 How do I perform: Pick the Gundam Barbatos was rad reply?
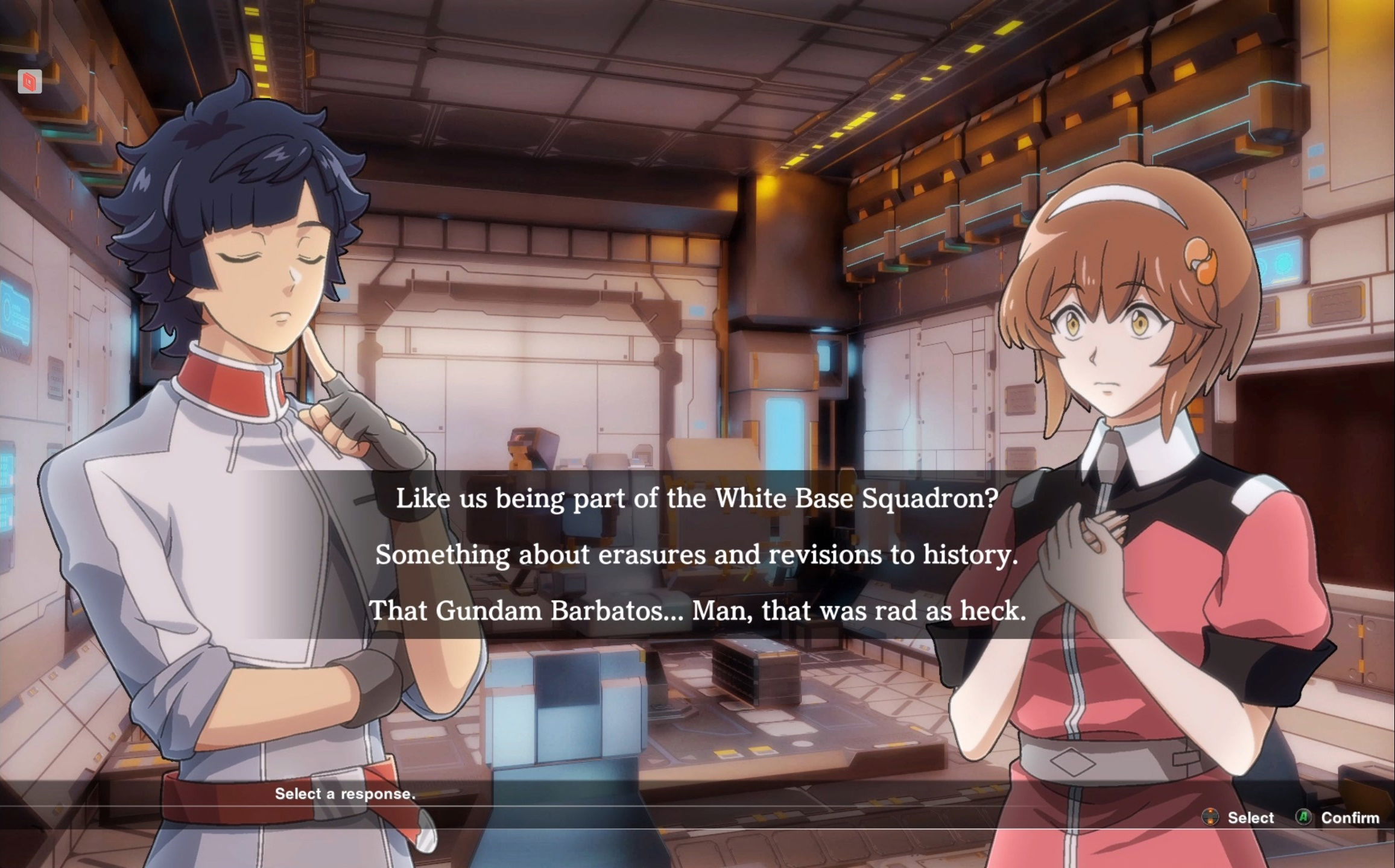[x=697, y=611]
